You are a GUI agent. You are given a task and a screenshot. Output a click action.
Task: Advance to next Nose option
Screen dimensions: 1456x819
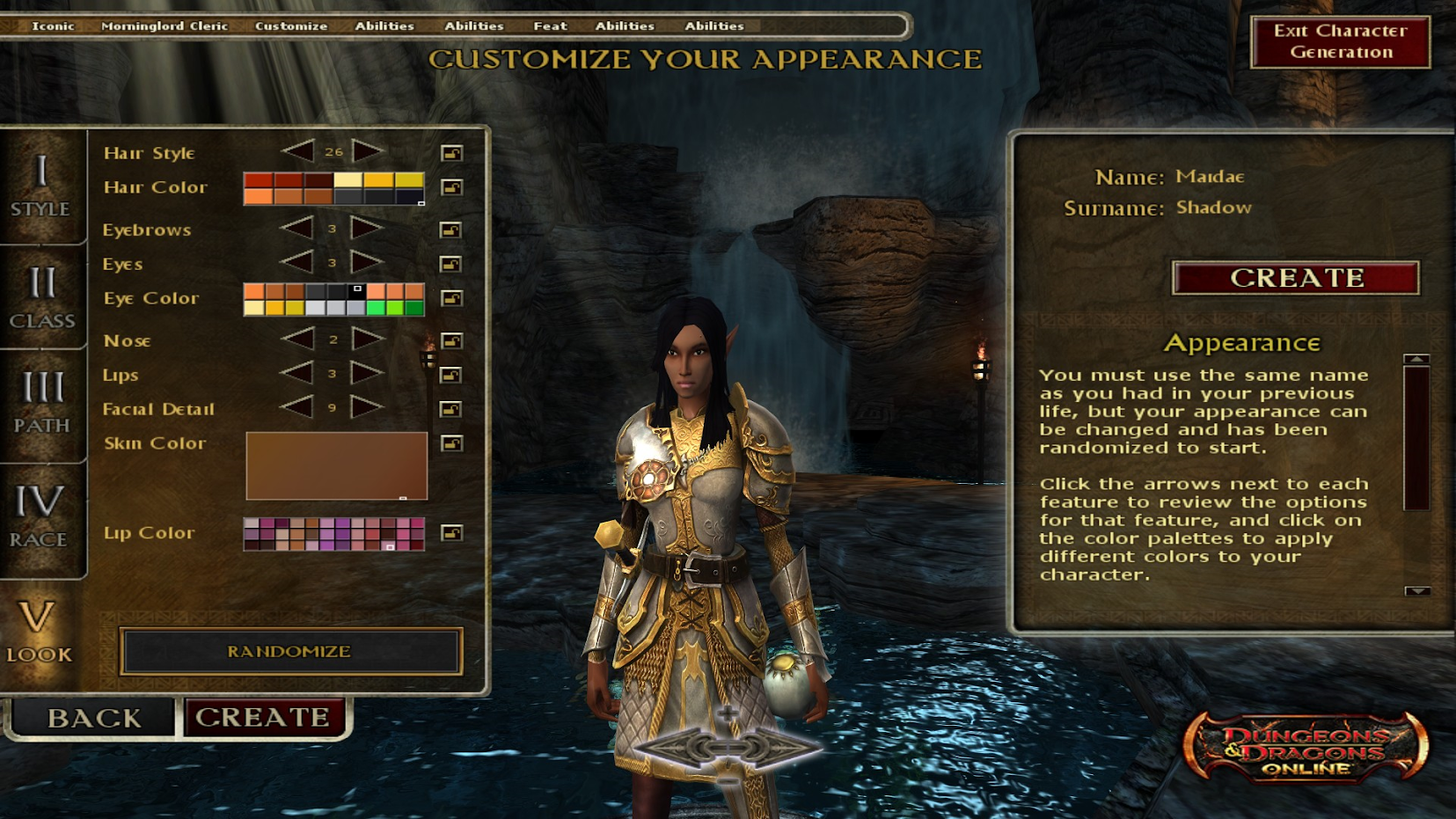368,340
